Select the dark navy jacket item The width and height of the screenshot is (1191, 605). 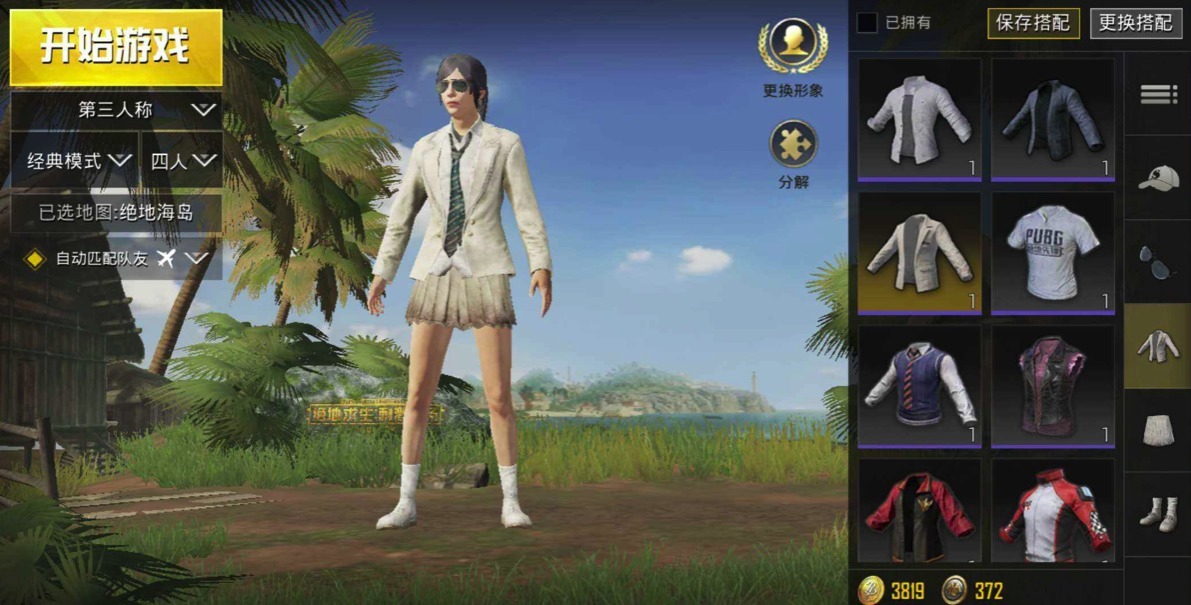click(x=1052, y=119)
